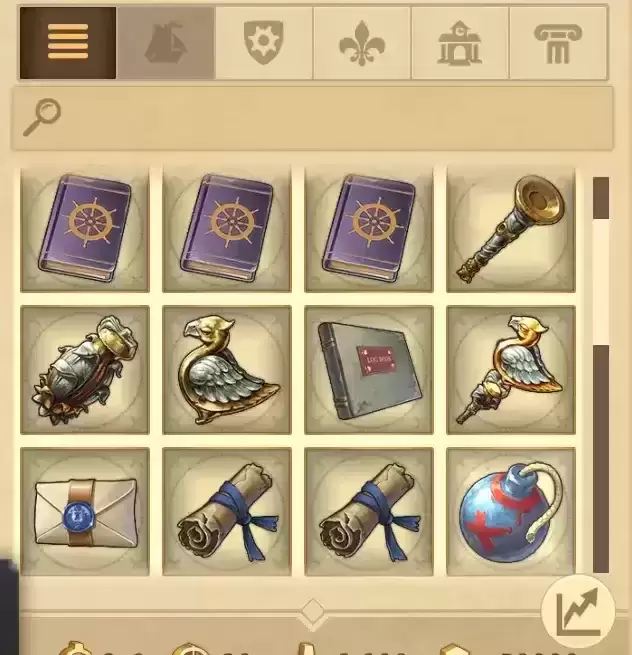Viewport: 632px width, 655px height.
Task: Click the inventory search field
Action: (x=313, y=117)
